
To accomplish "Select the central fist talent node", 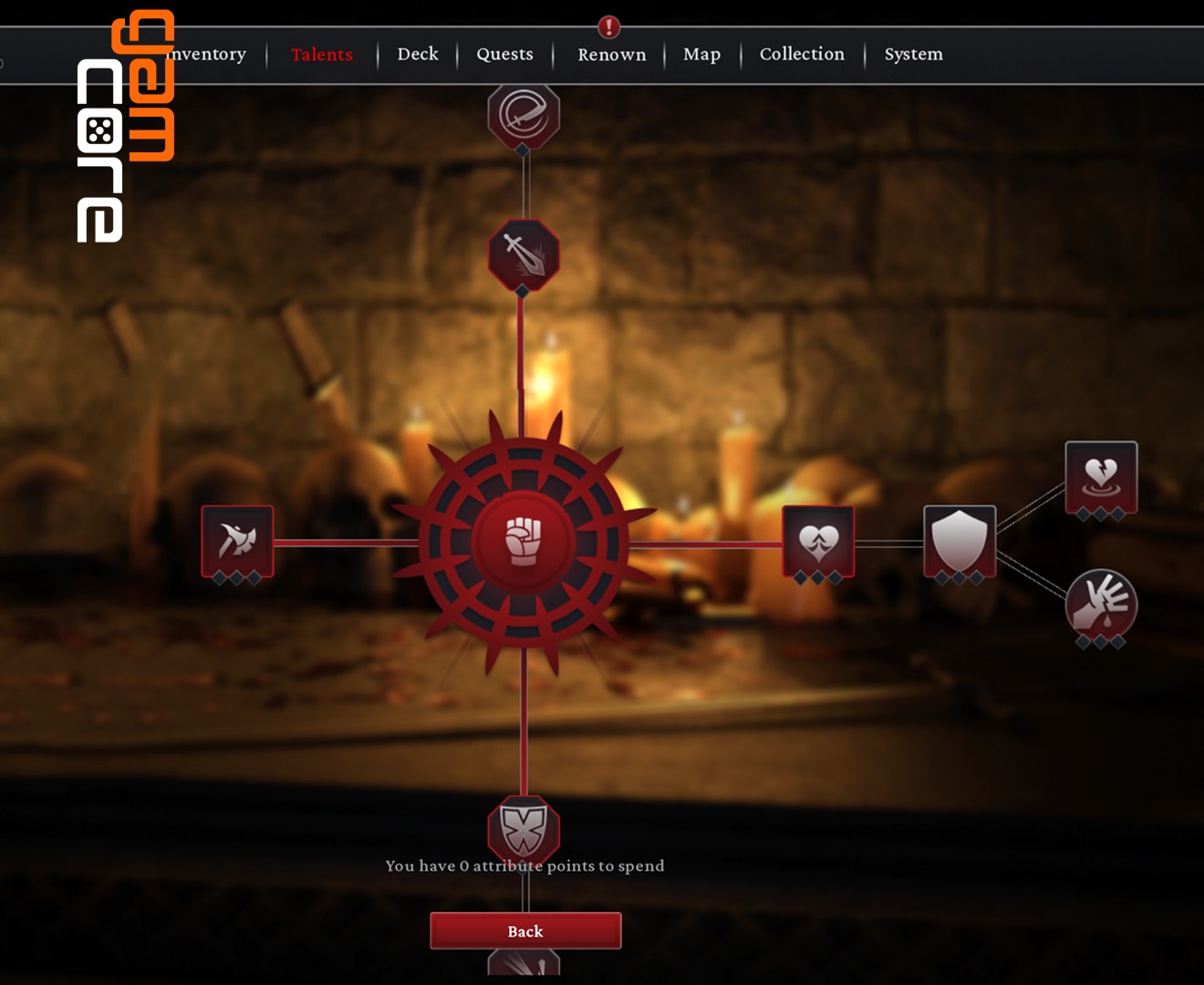I will [524, 543].
